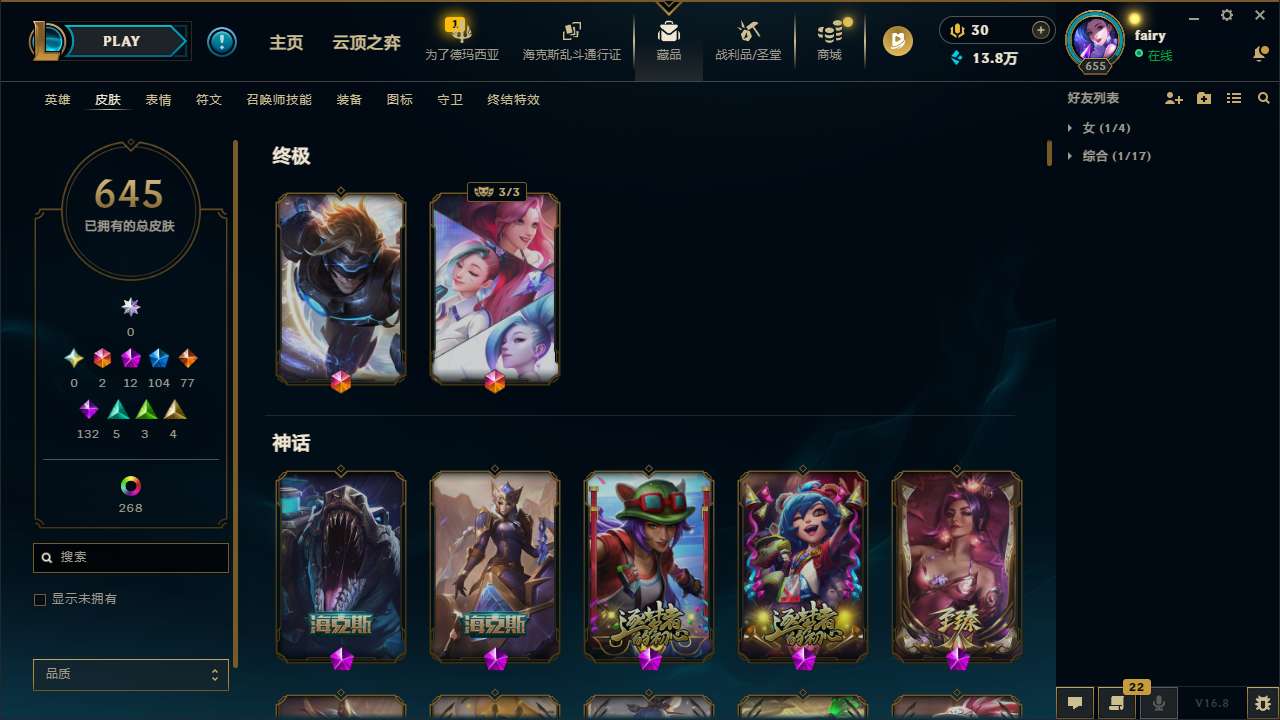The image size is (1280, 720).
Task: Click the notification bell icon
Action: pos(1259,54)
